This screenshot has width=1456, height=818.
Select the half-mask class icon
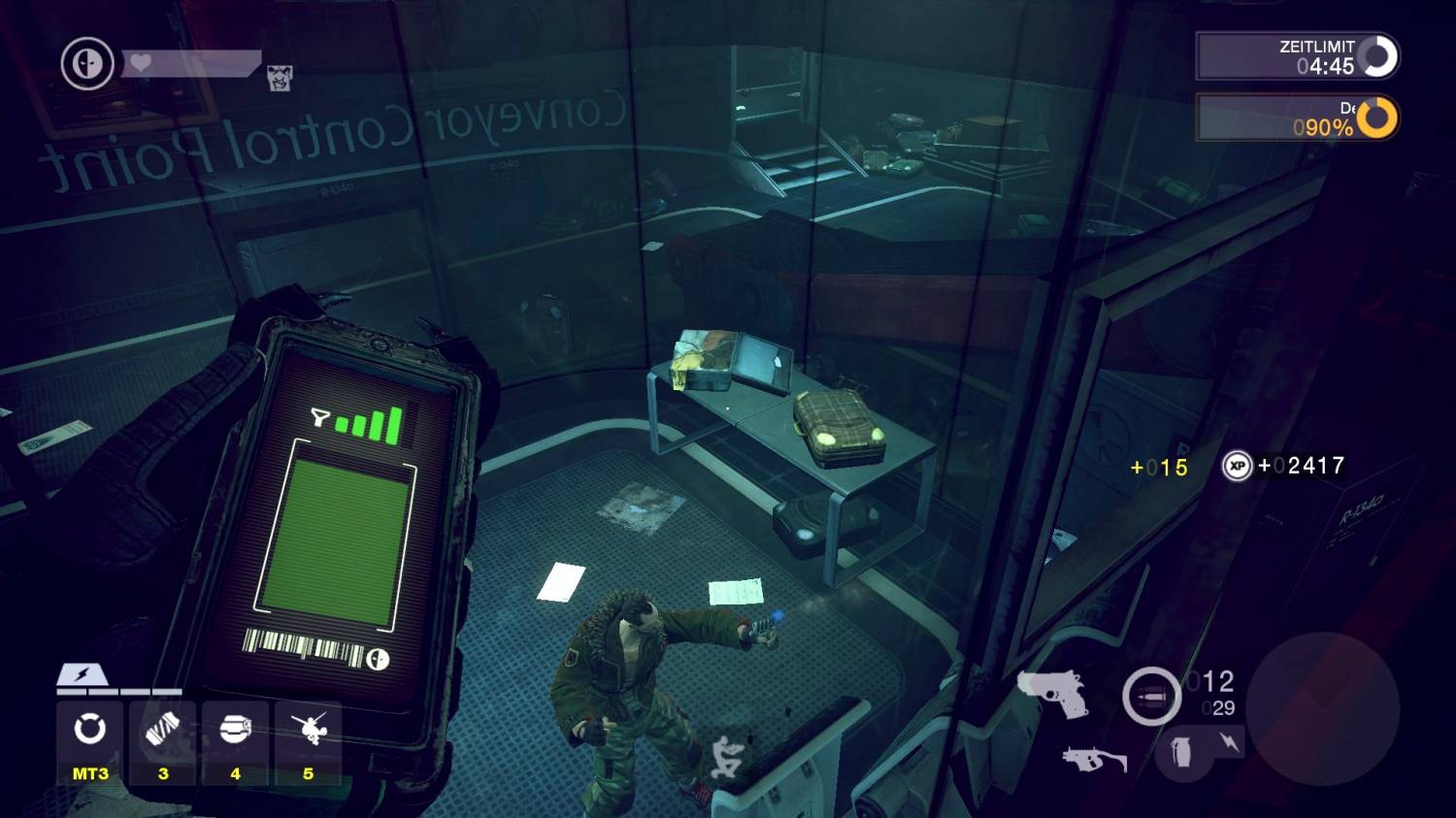pyautogui.click(x=87, y=64)
